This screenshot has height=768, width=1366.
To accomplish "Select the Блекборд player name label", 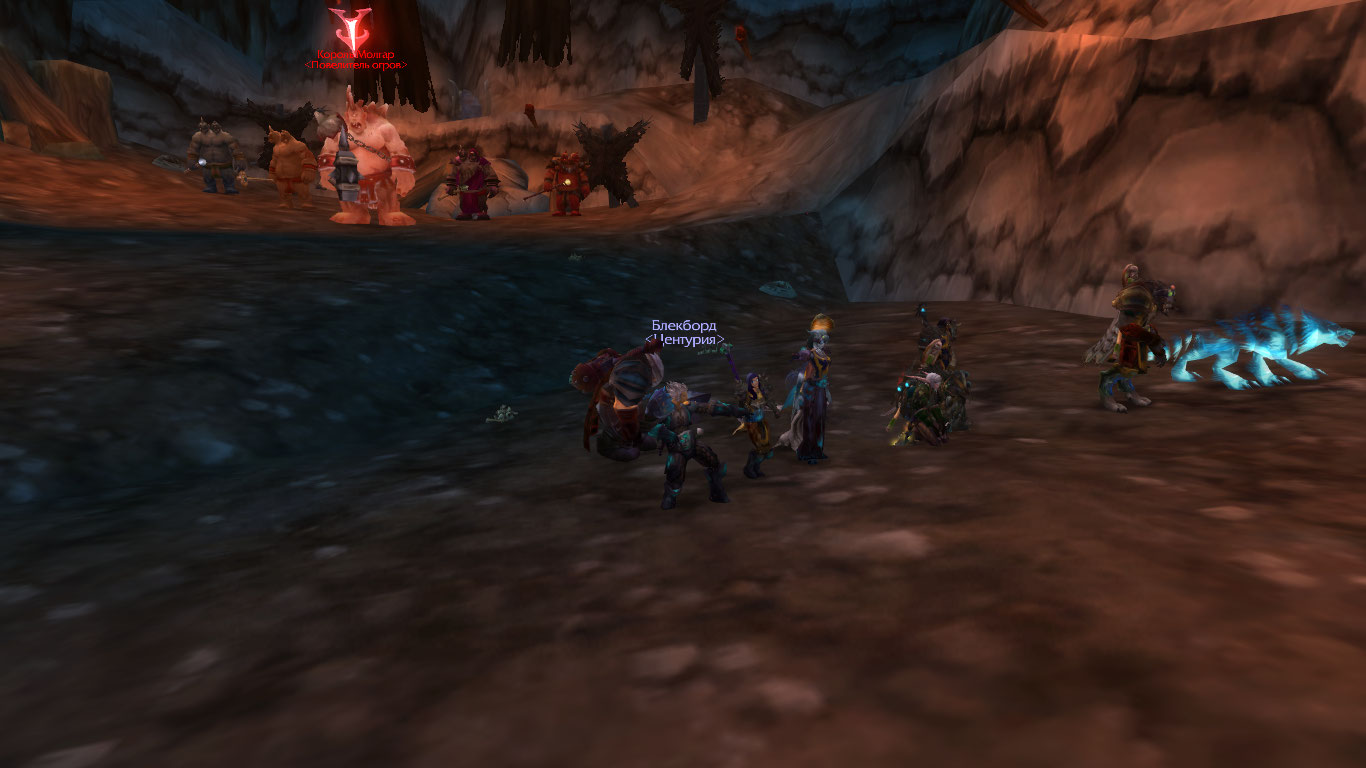I will tap(684, 326).
